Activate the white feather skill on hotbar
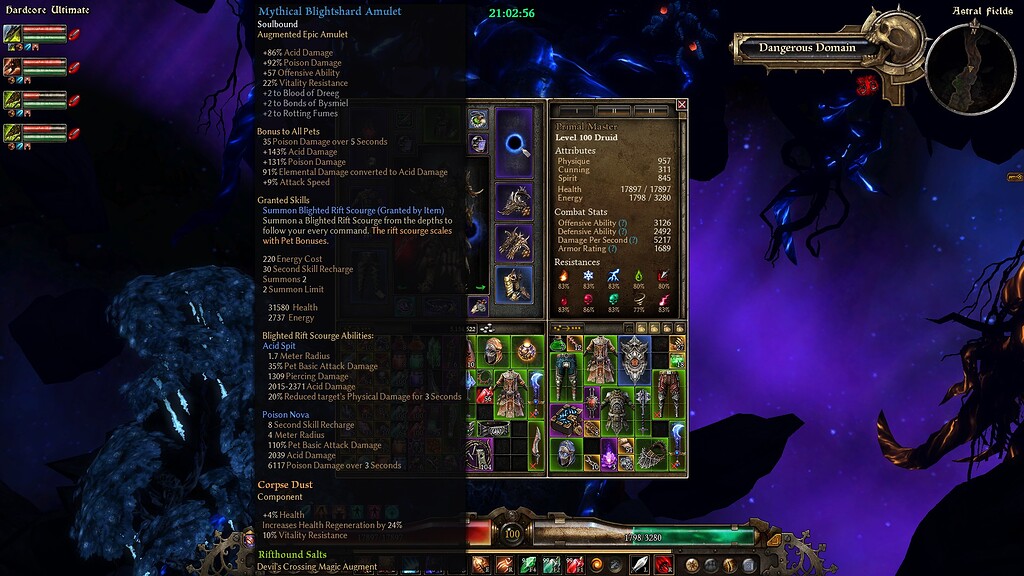The width and height of the screenshot is (1024, 576). (x=638, y=565)
